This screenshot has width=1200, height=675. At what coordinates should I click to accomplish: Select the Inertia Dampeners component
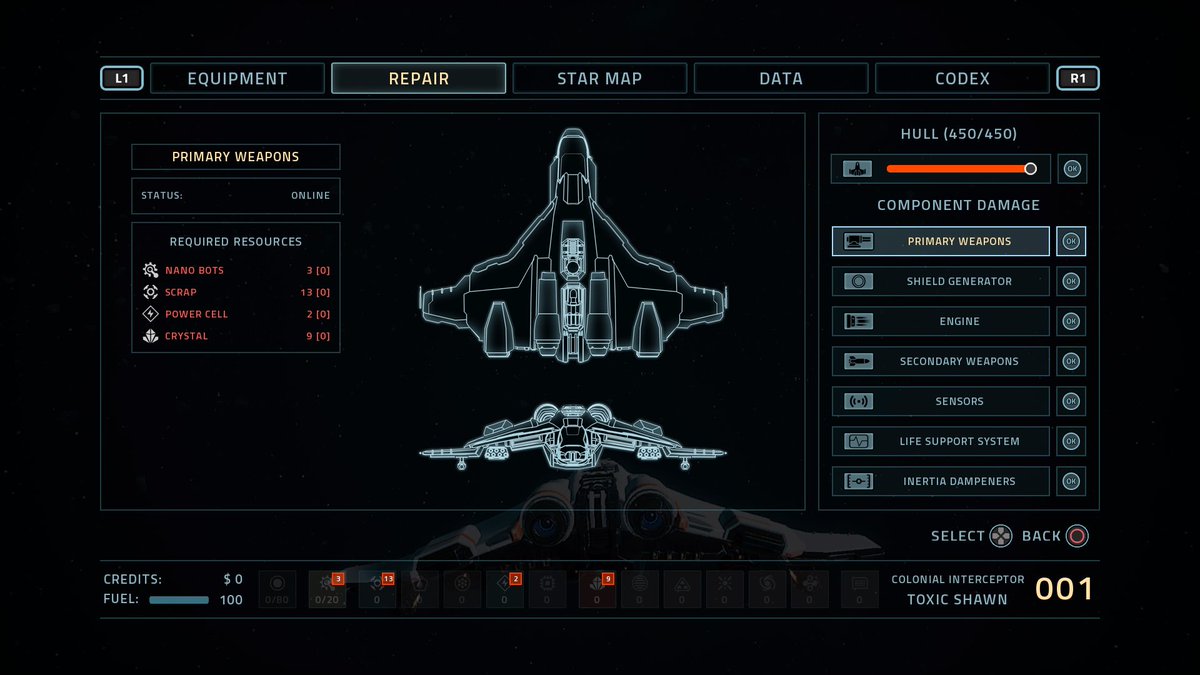click(941, 481)
